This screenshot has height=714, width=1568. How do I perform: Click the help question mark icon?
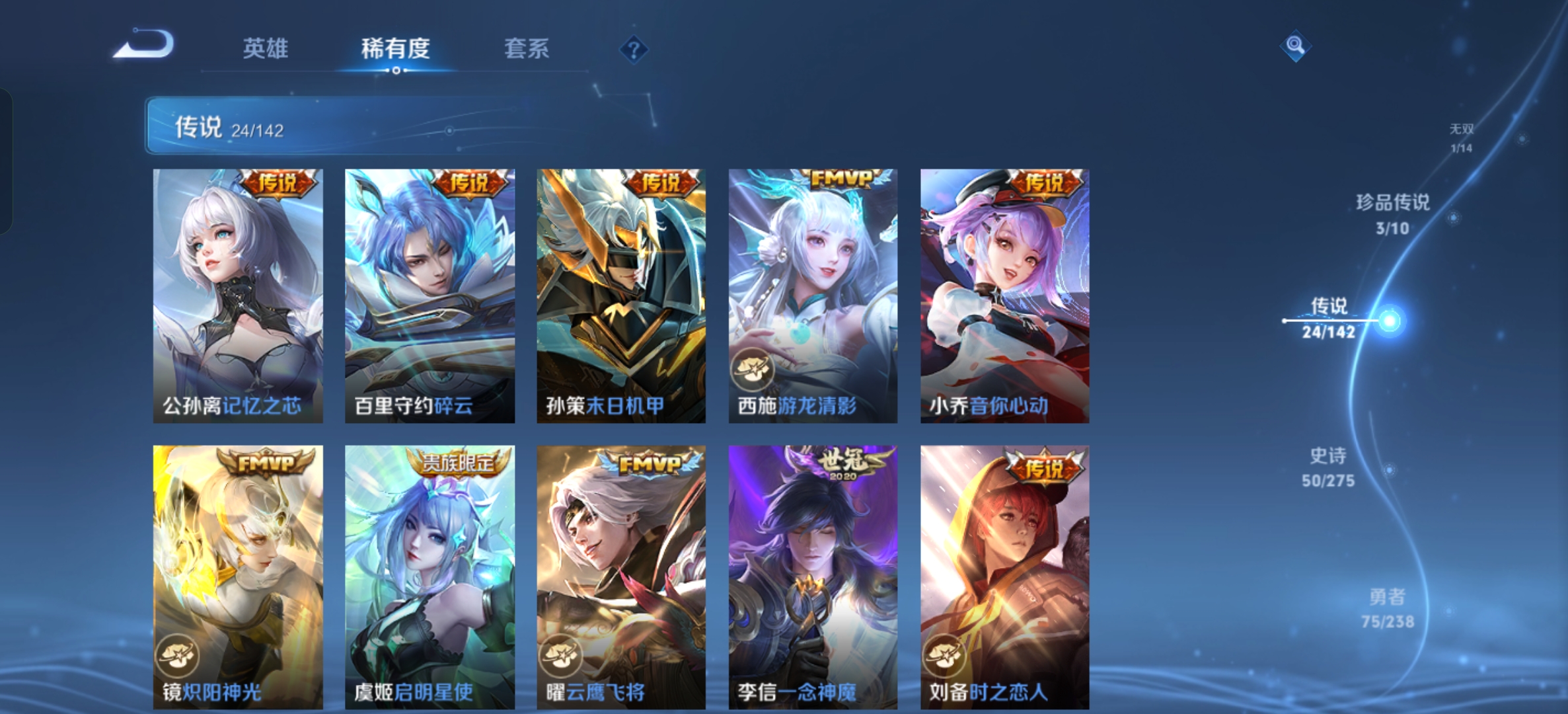(x=633, y=50)
